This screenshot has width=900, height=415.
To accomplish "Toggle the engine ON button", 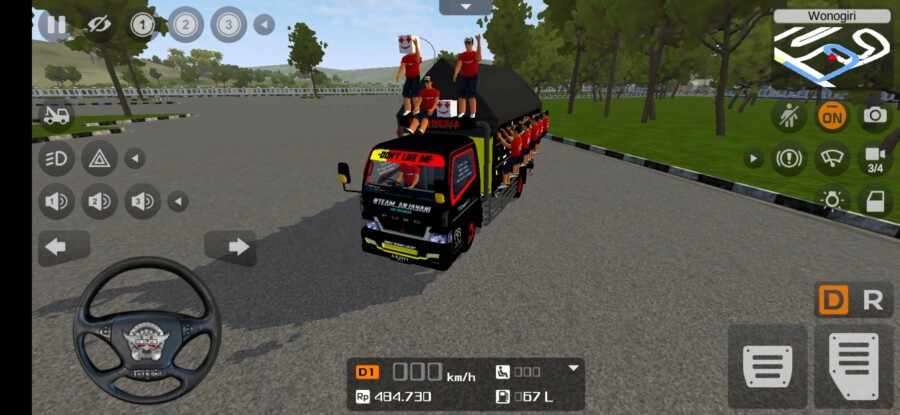I will coord(831,116).
